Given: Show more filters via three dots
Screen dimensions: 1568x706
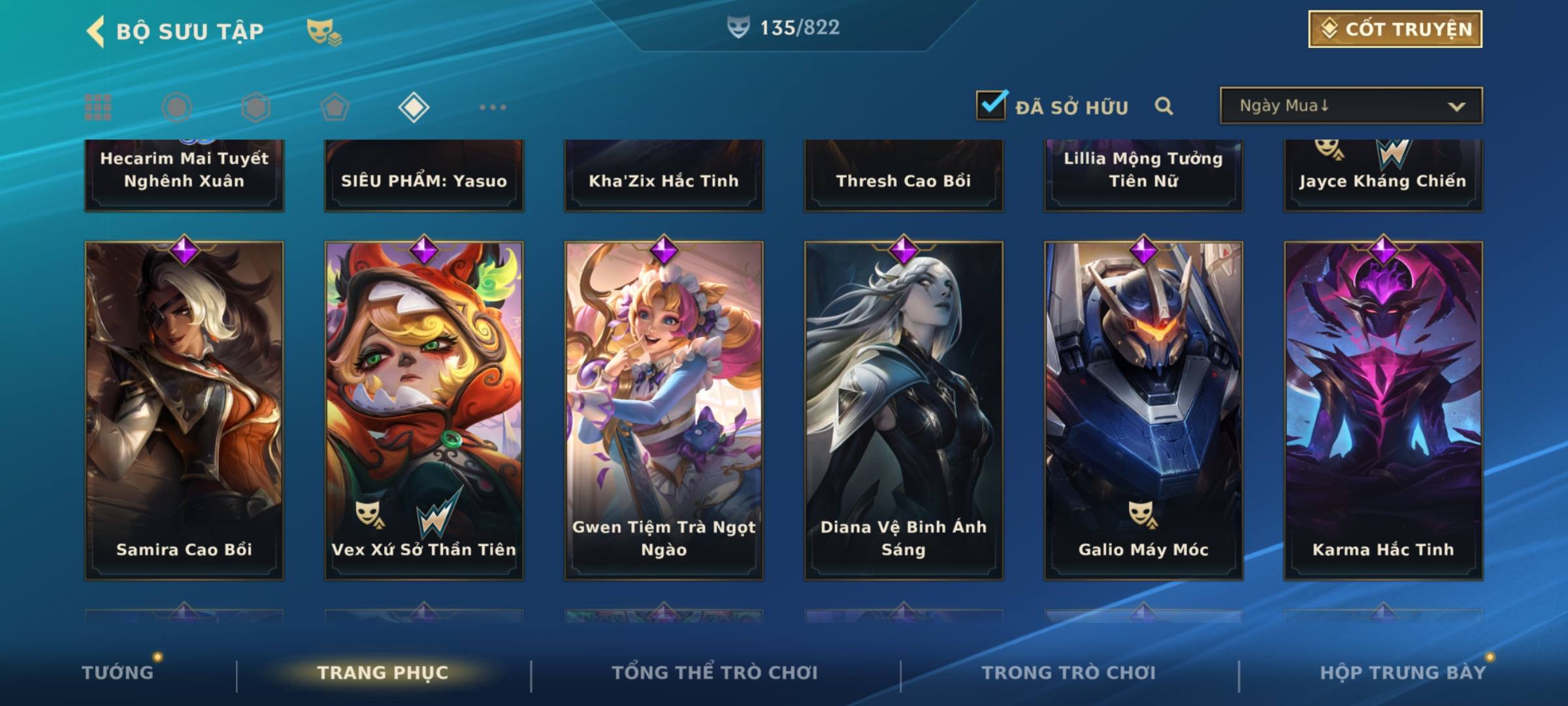Looking at the screenshot, I should tap(493, 107).
